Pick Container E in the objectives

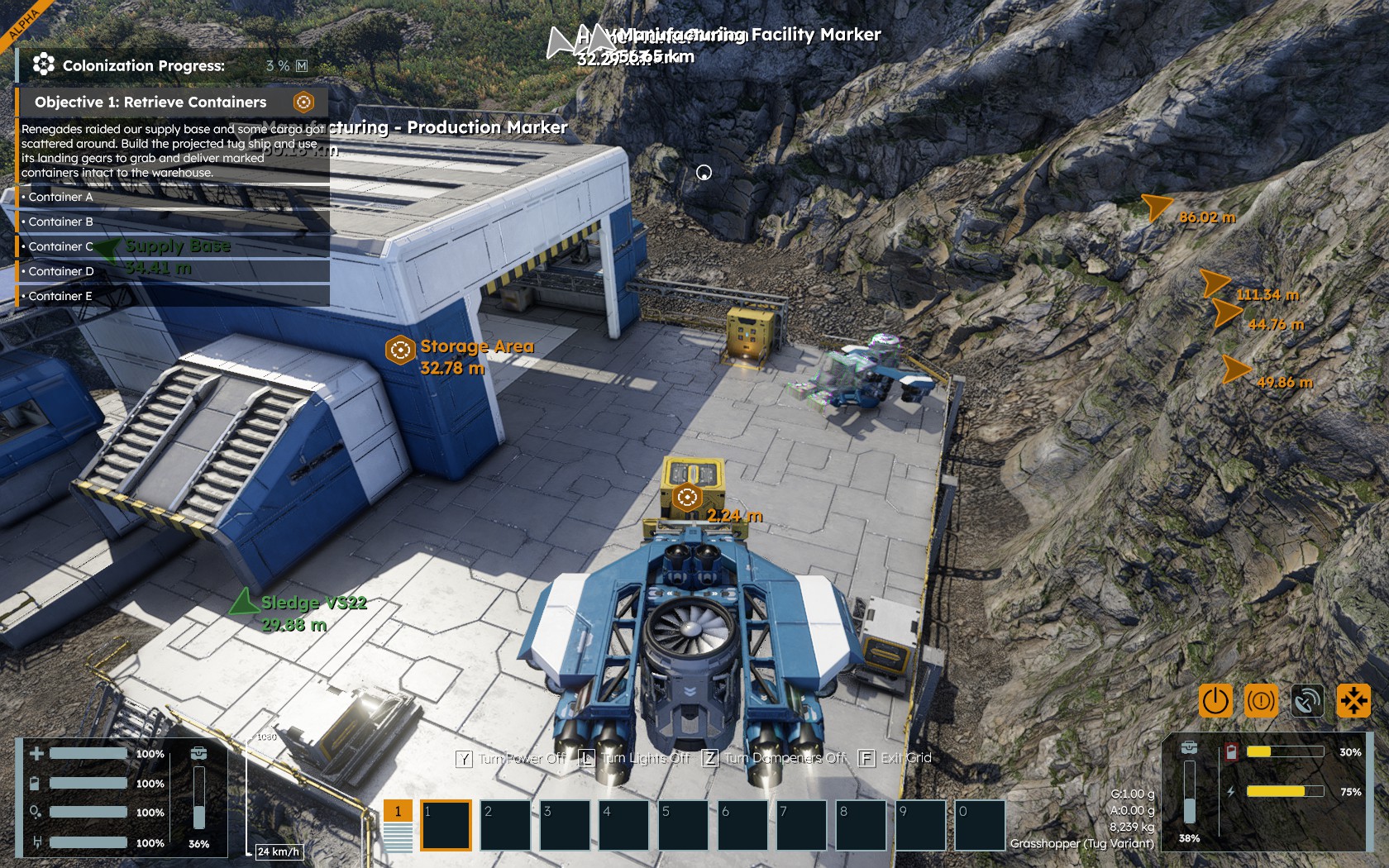point(60,296)
